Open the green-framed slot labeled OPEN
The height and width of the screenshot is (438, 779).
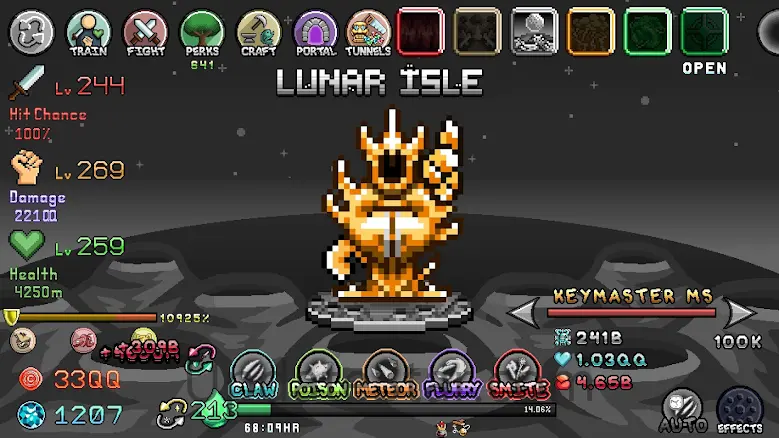pos(704,32)
